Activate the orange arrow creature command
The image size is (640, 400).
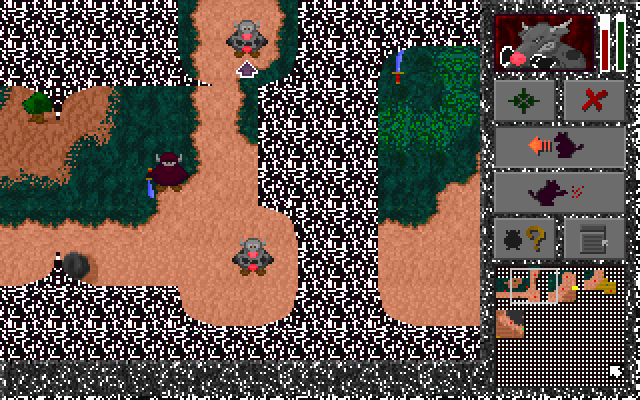tap(560, 147)
